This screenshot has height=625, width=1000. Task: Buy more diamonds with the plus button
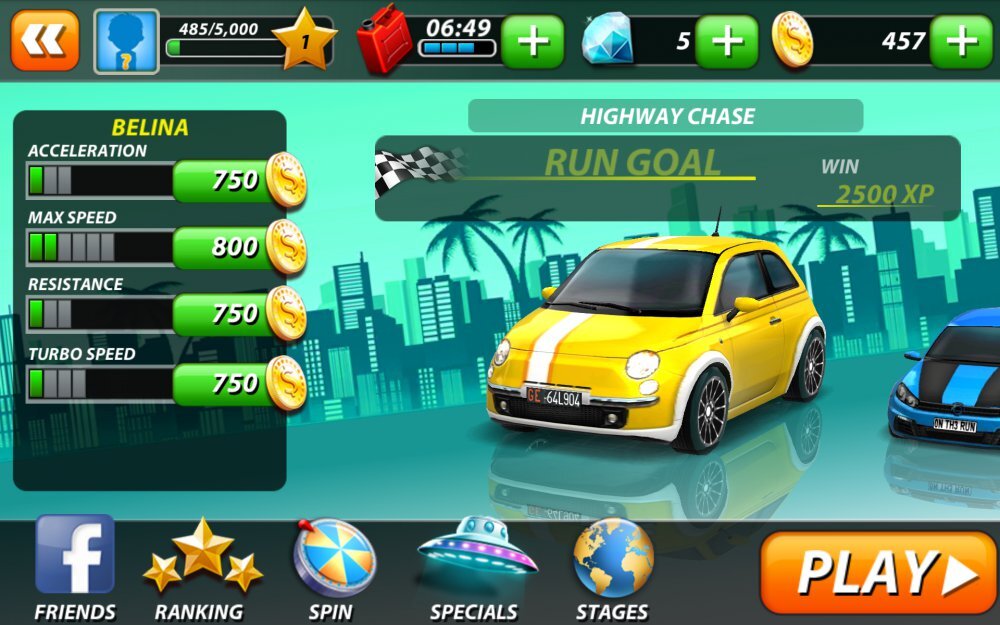pos(726,42)
